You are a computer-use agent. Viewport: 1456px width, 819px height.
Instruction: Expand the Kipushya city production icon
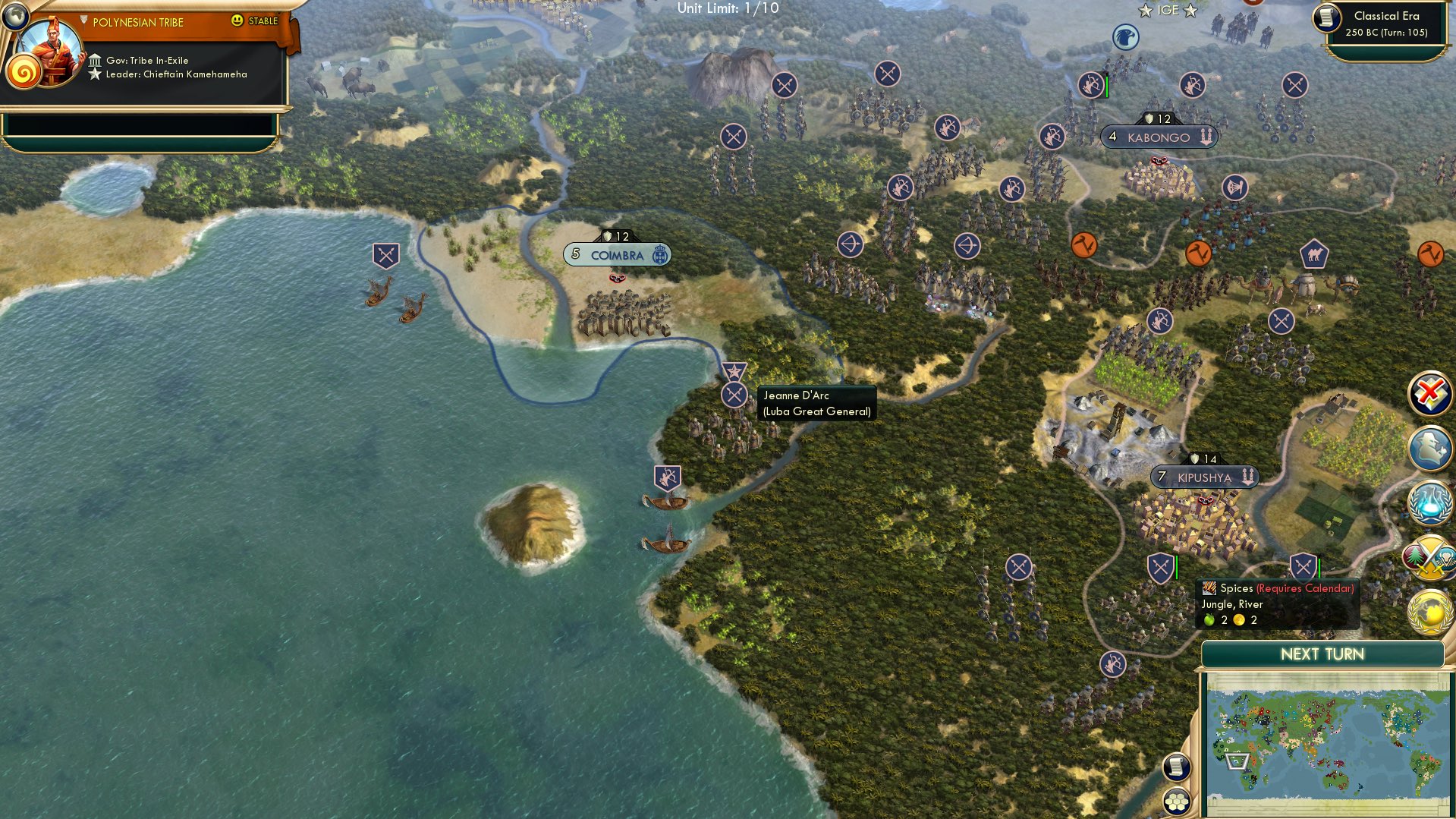click(1249, 477)
